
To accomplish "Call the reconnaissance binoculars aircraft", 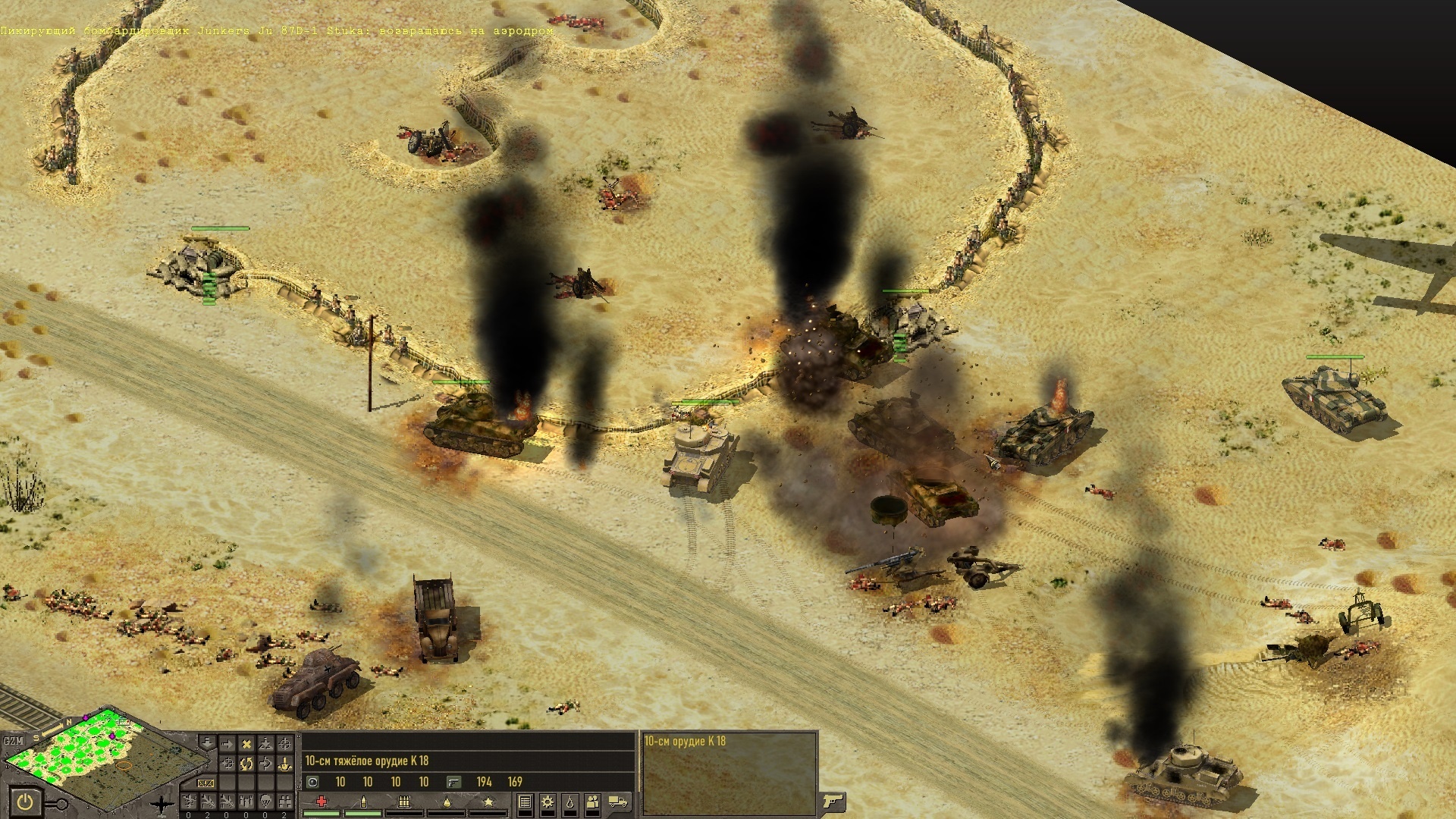I will click(285, 801).
